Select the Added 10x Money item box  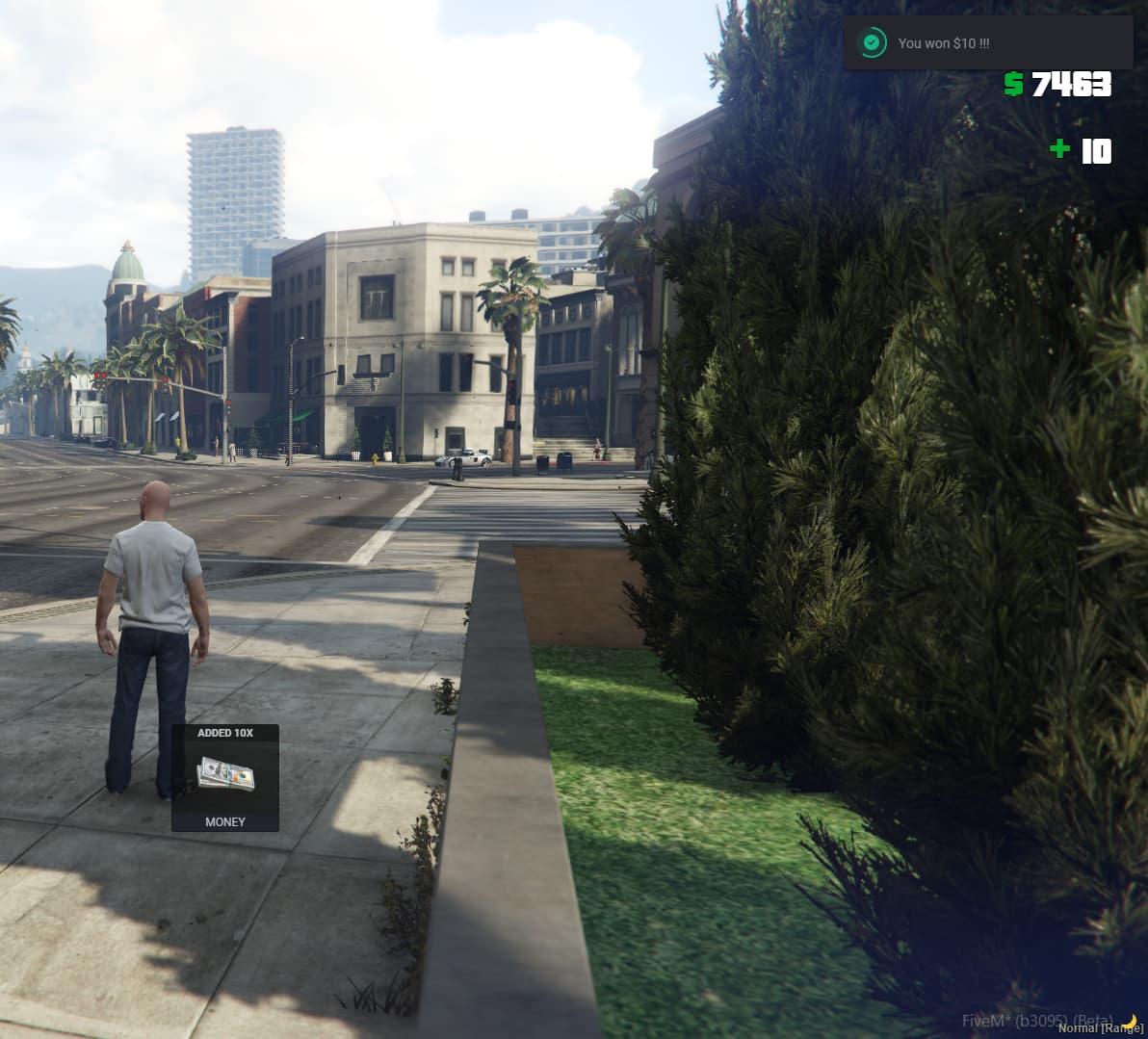225,777
